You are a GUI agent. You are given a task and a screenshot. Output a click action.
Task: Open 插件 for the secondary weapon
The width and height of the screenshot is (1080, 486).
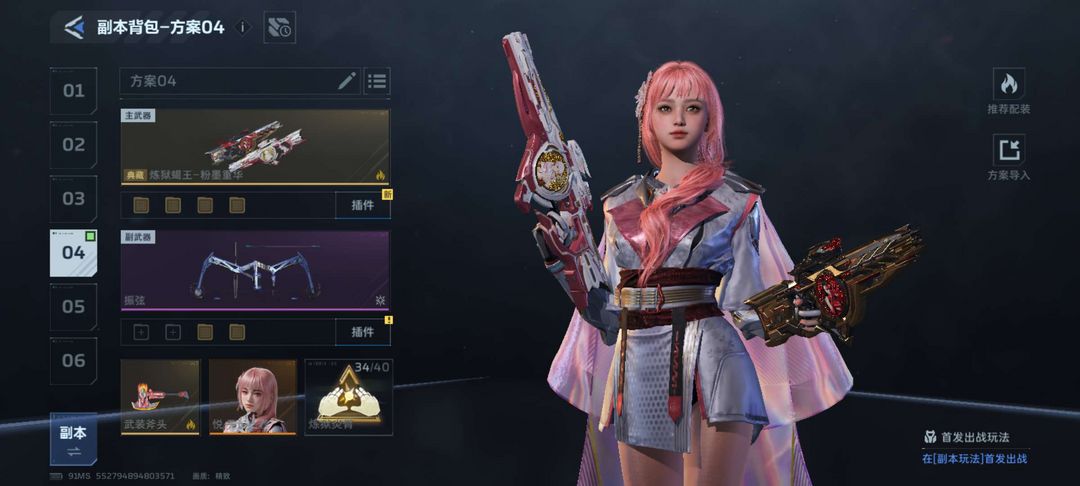tap(362, 331)
